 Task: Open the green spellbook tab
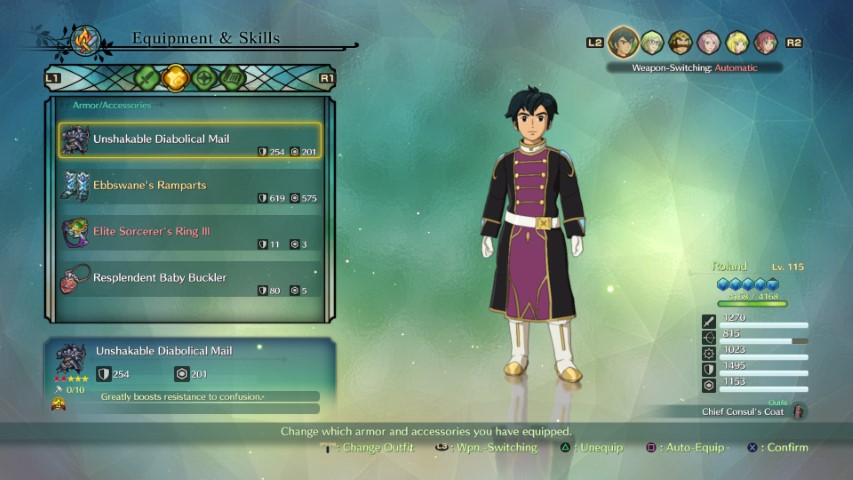click(x=233, y=77)
